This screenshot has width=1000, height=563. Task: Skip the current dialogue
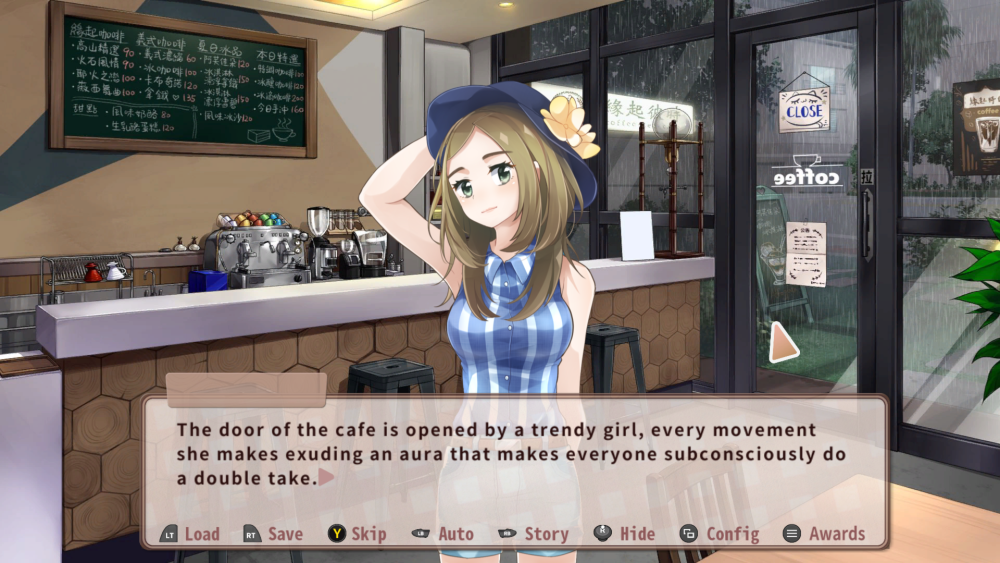(x=357, y=534)
